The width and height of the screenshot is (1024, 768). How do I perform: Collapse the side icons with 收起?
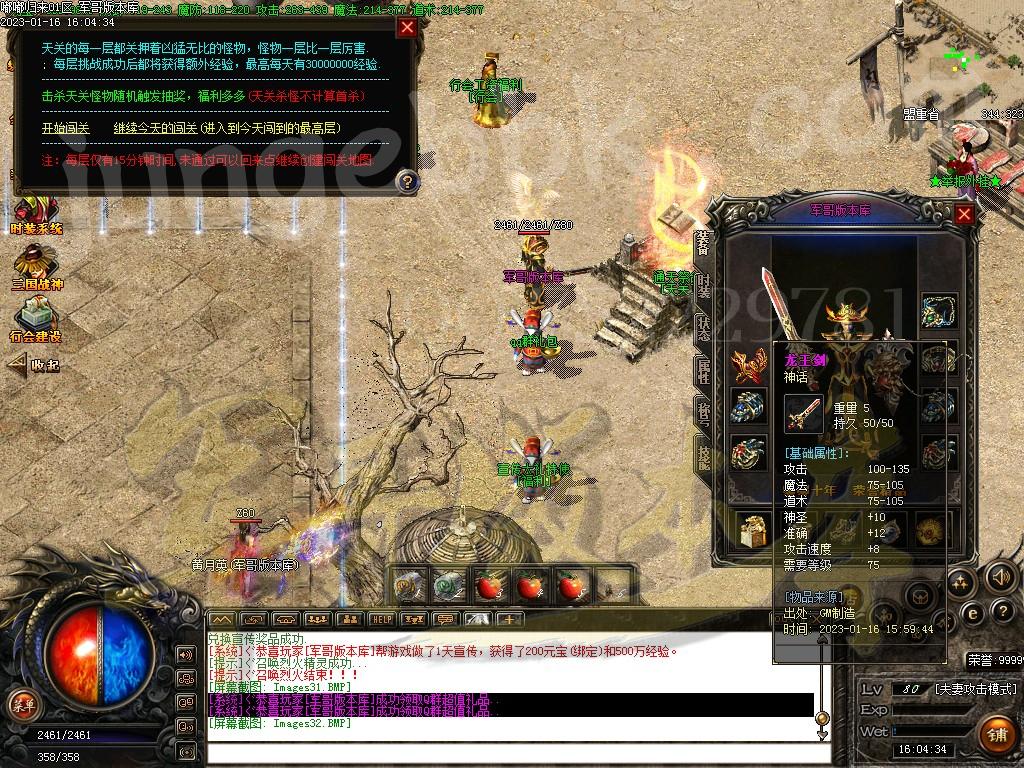pyautogui.click(x=35, y=365)
